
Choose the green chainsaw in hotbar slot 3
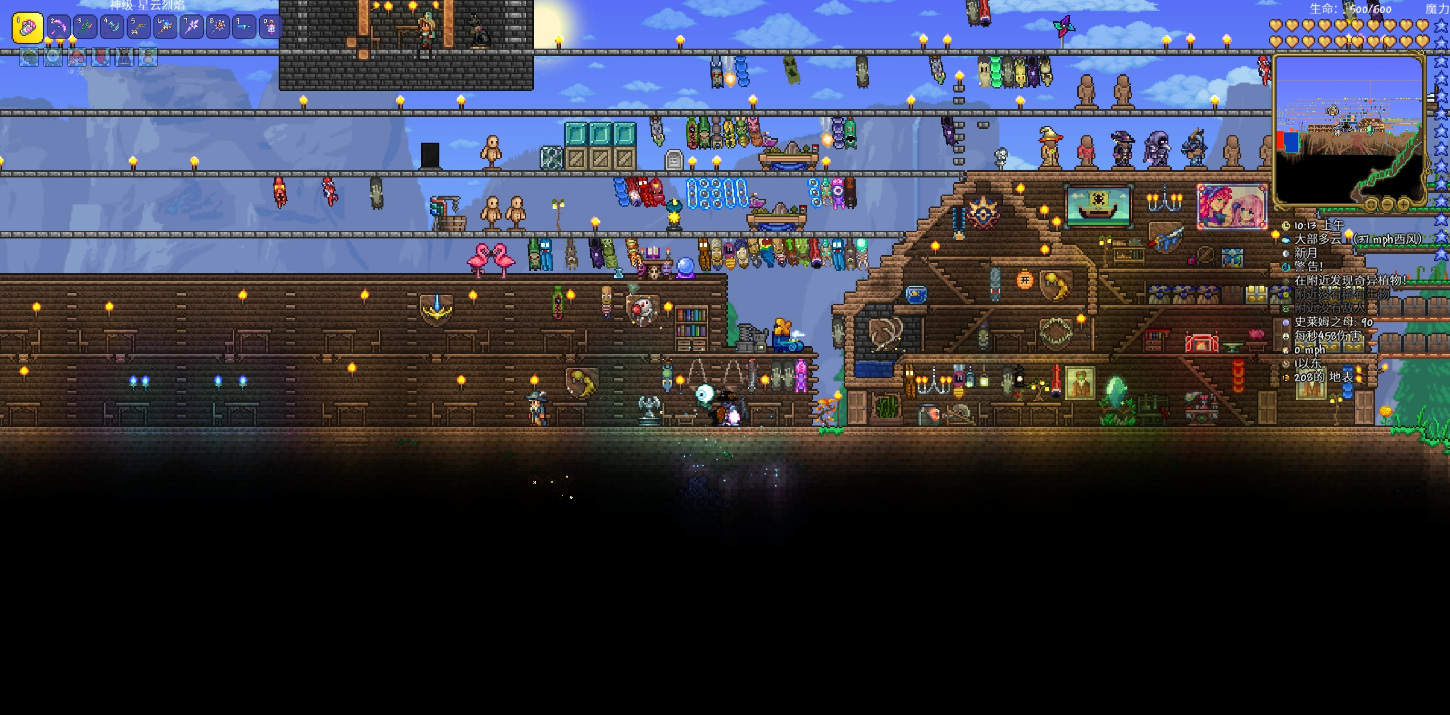point(86,26)
